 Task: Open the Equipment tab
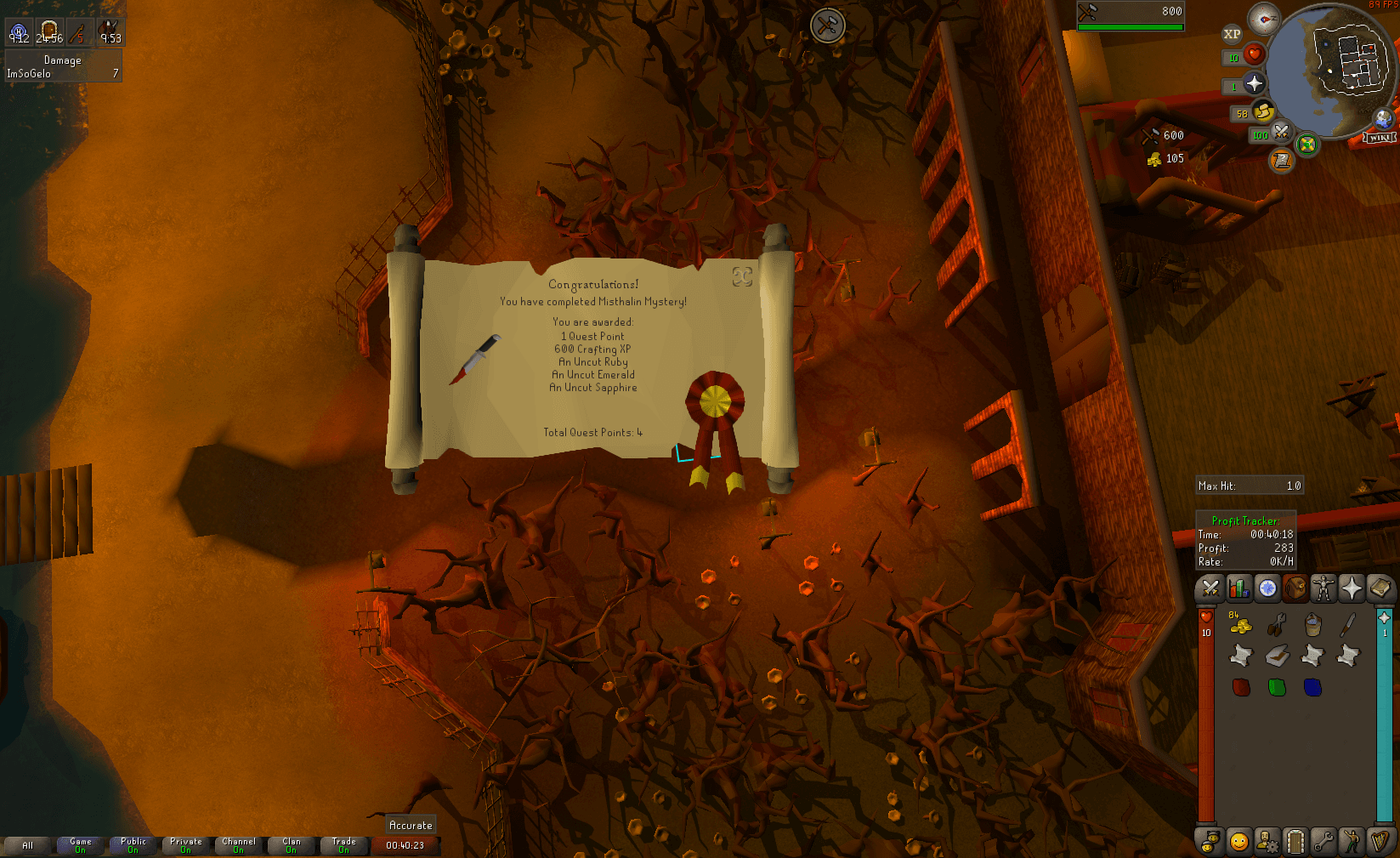pyautogui.click(x=1323, y=588)
